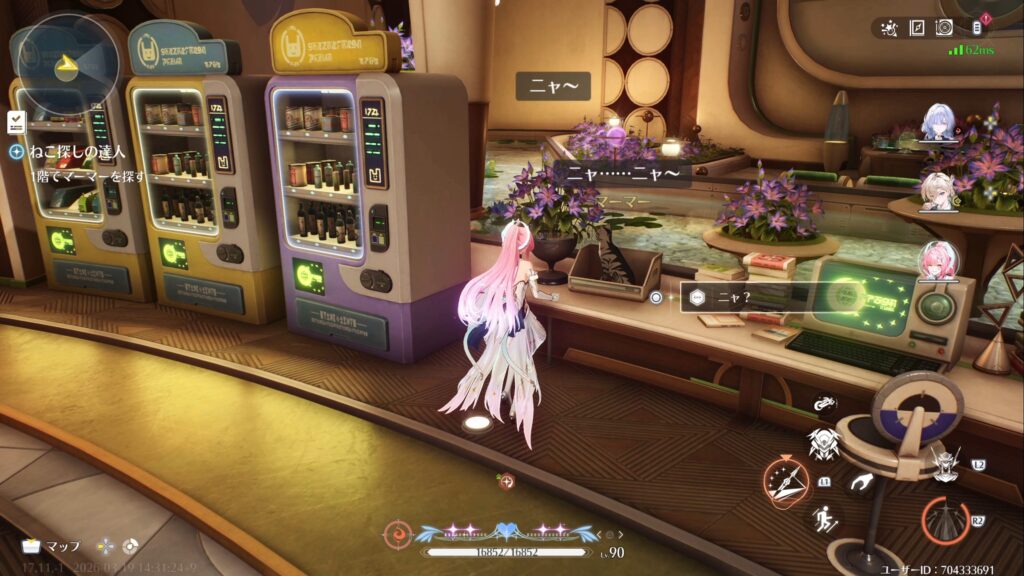Screen dimensions: 1024x576
Task: Open the camera icon in the top bar
Action: [x=944, y=28]
